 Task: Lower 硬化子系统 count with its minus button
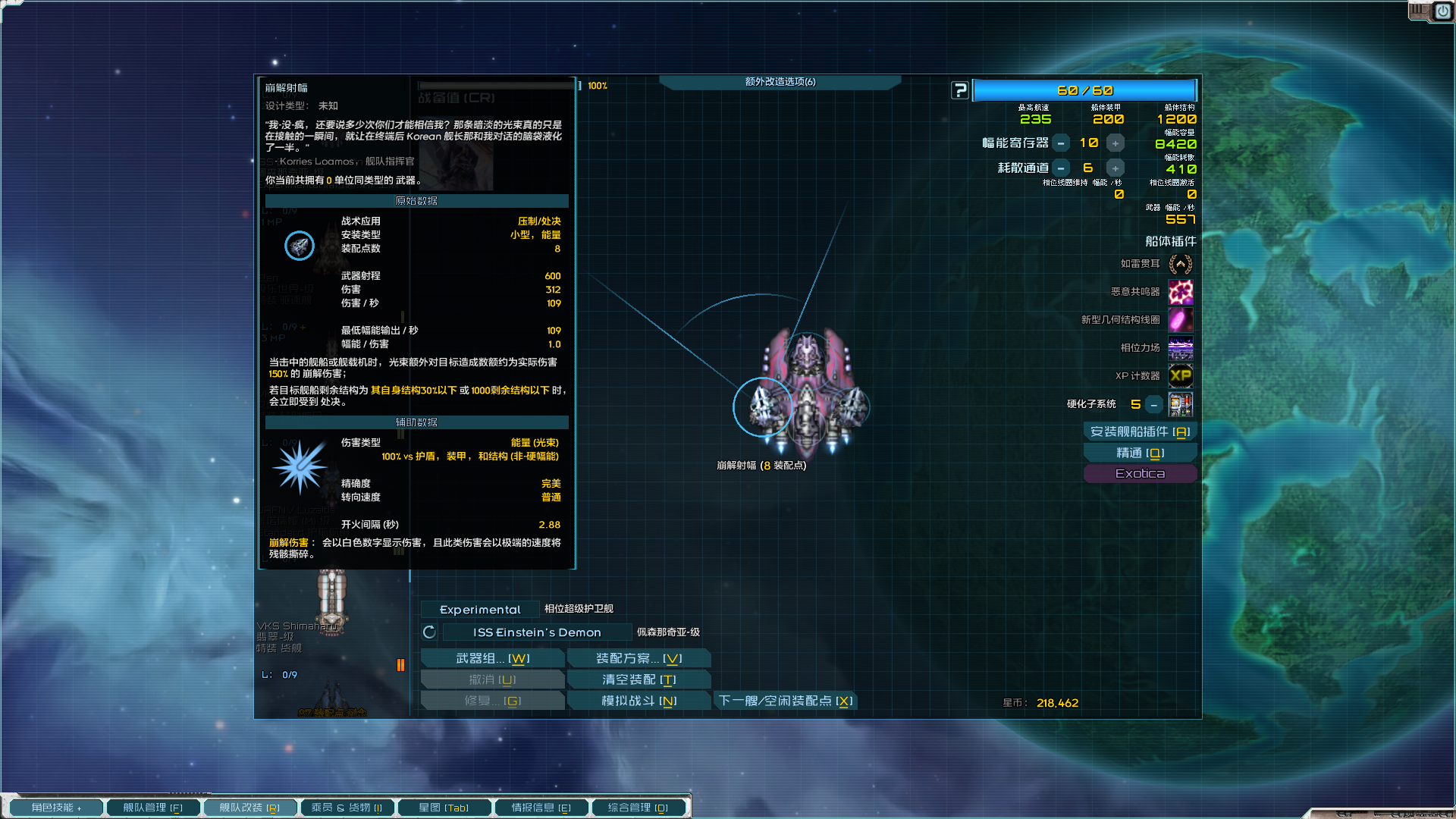point(1153,404)
